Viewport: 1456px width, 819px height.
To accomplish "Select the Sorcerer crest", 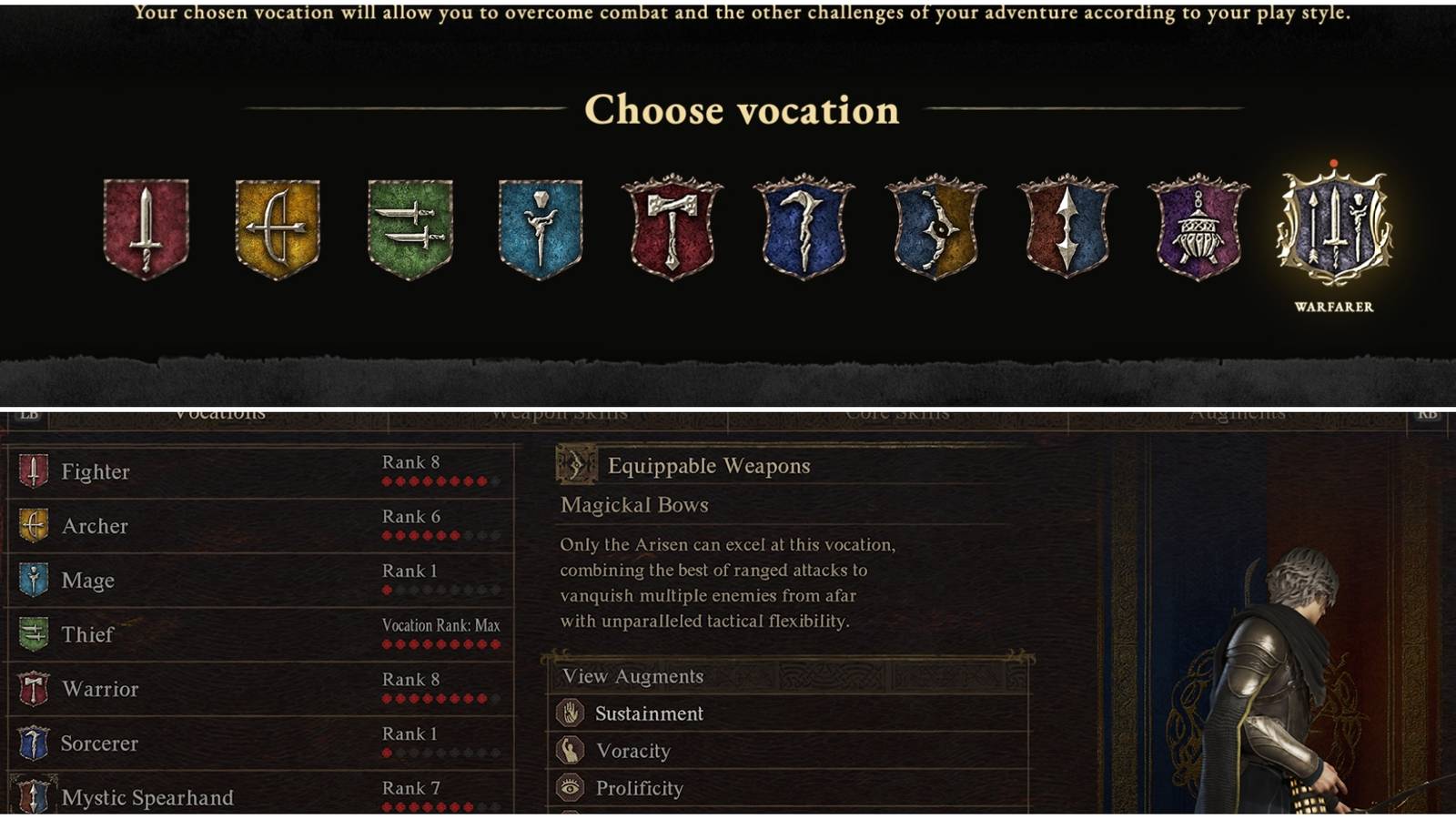I will (x=803, y=227).
